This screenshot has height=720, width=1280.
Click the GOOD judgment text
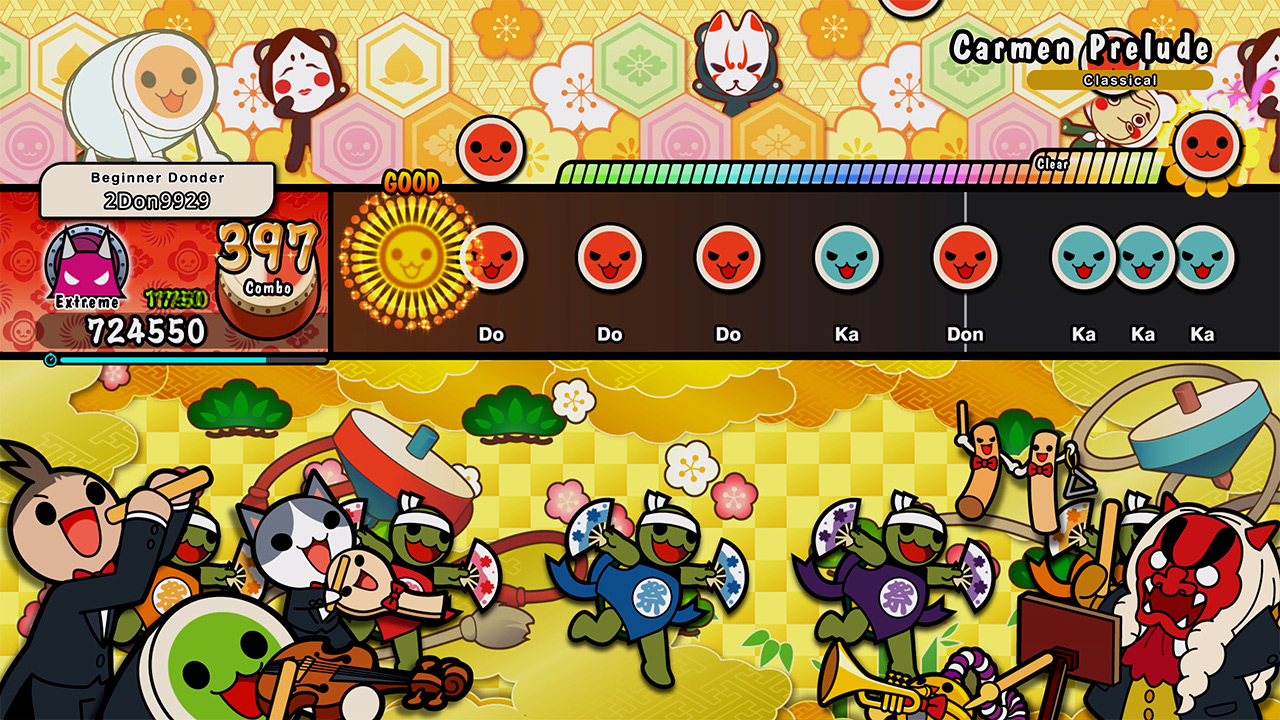click(411, 182)
